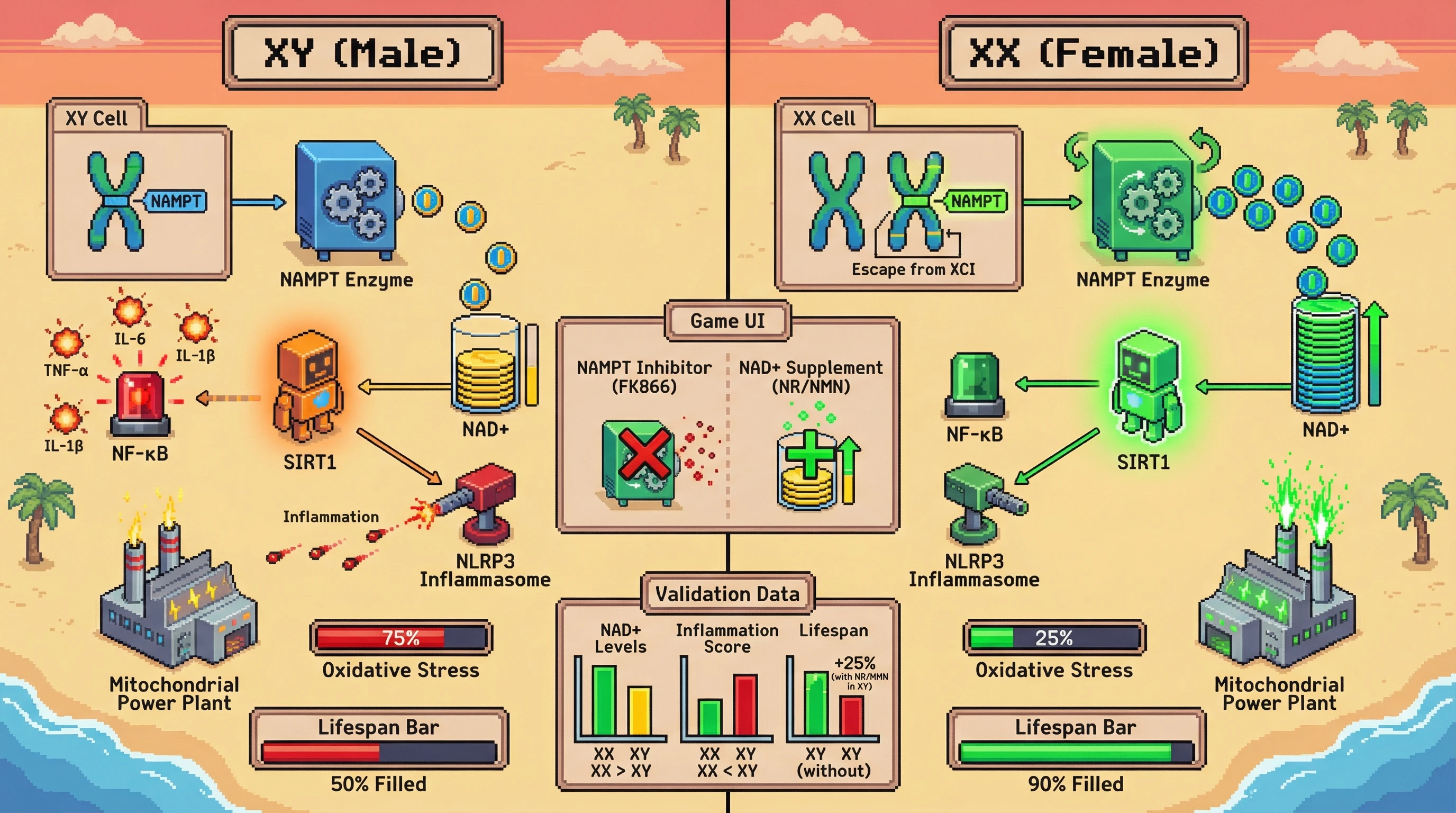This screenshot has height=813, width=1456.
Task: Select the XY (Male) banner
Action: [x=362, y=53]
